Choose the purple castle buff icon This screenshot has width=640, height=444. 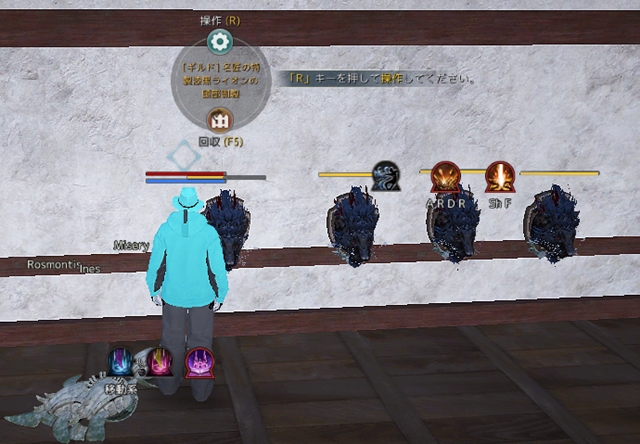[199, 361]
